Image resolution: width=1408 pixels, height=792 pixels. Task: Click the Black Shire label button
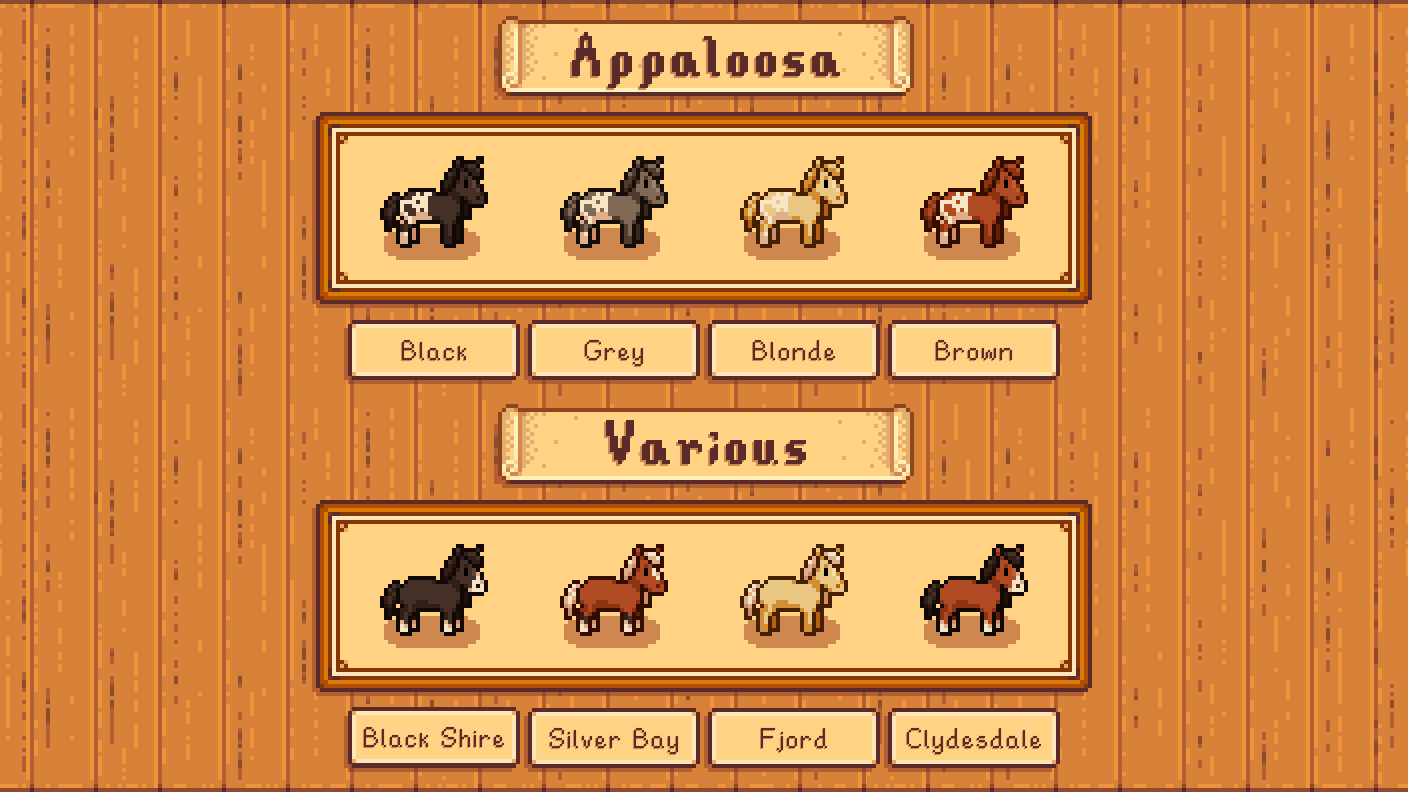(x=432, y=739)
